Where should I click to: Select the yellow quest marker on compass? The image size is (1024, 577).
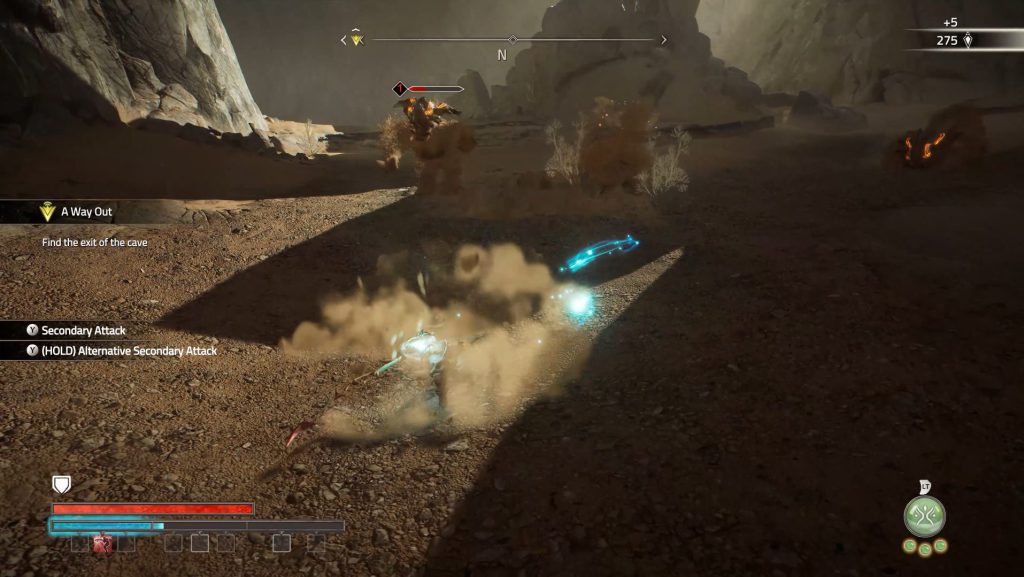coord(357,40)
